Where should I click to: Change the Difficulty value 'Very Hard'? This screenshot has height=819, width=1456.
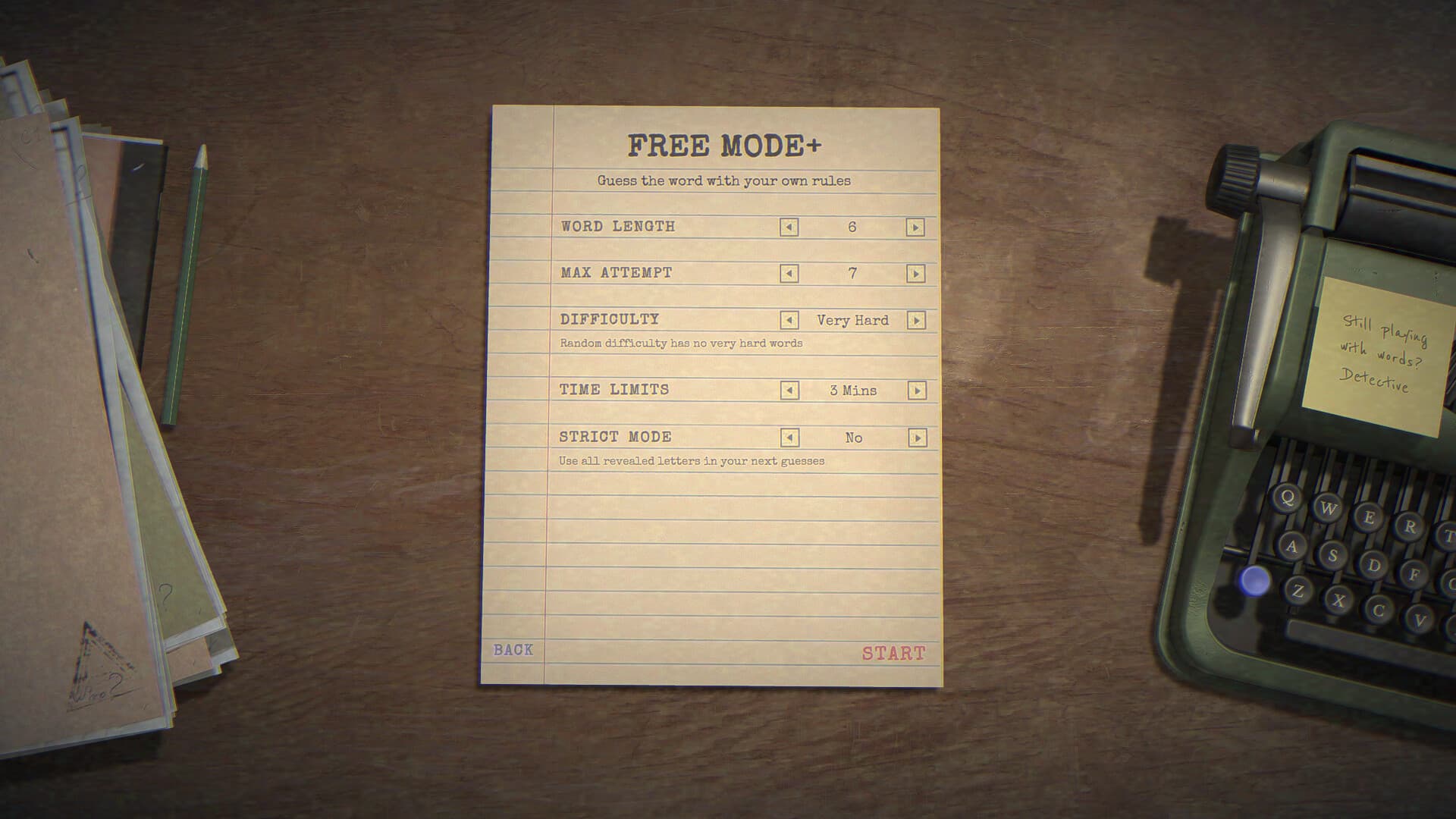852,320
